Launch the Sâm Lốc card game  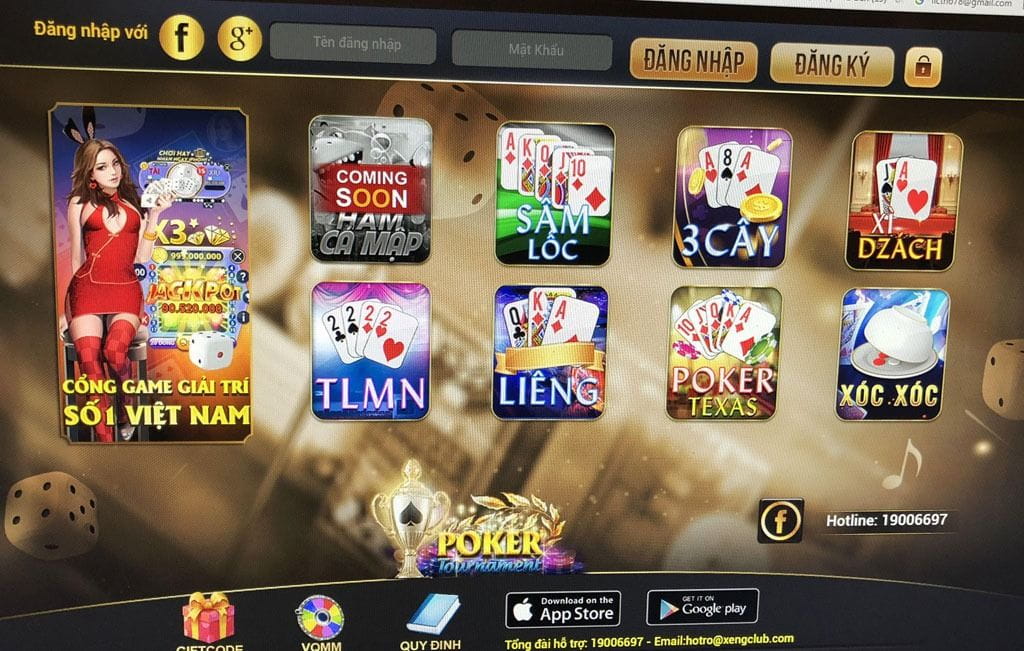coord(555,194)
